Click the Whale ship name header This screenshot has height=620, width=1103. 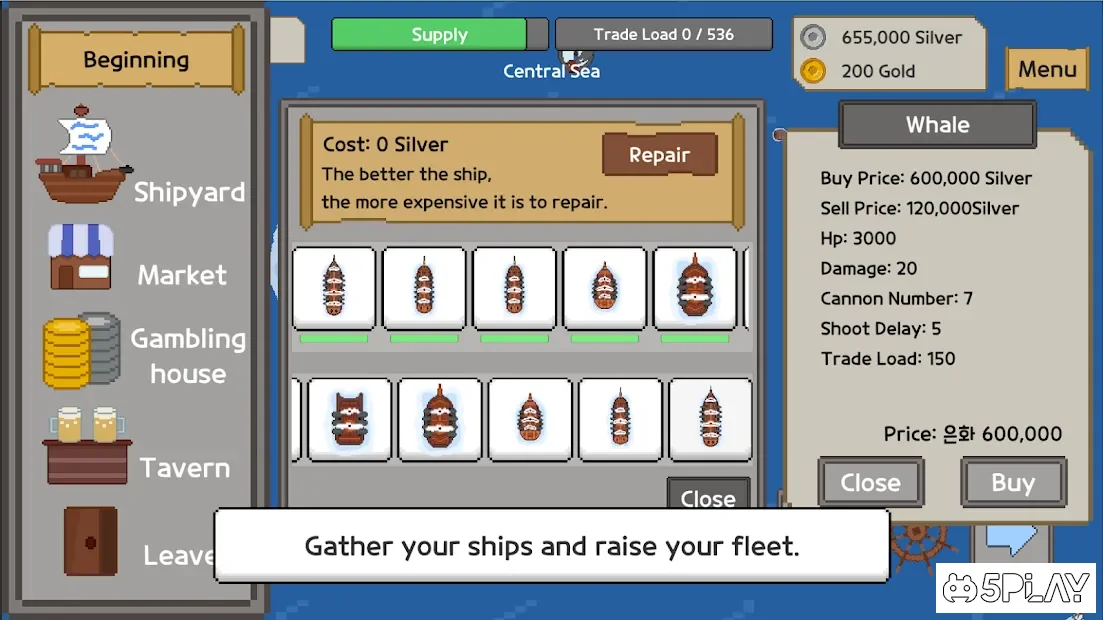937,125
